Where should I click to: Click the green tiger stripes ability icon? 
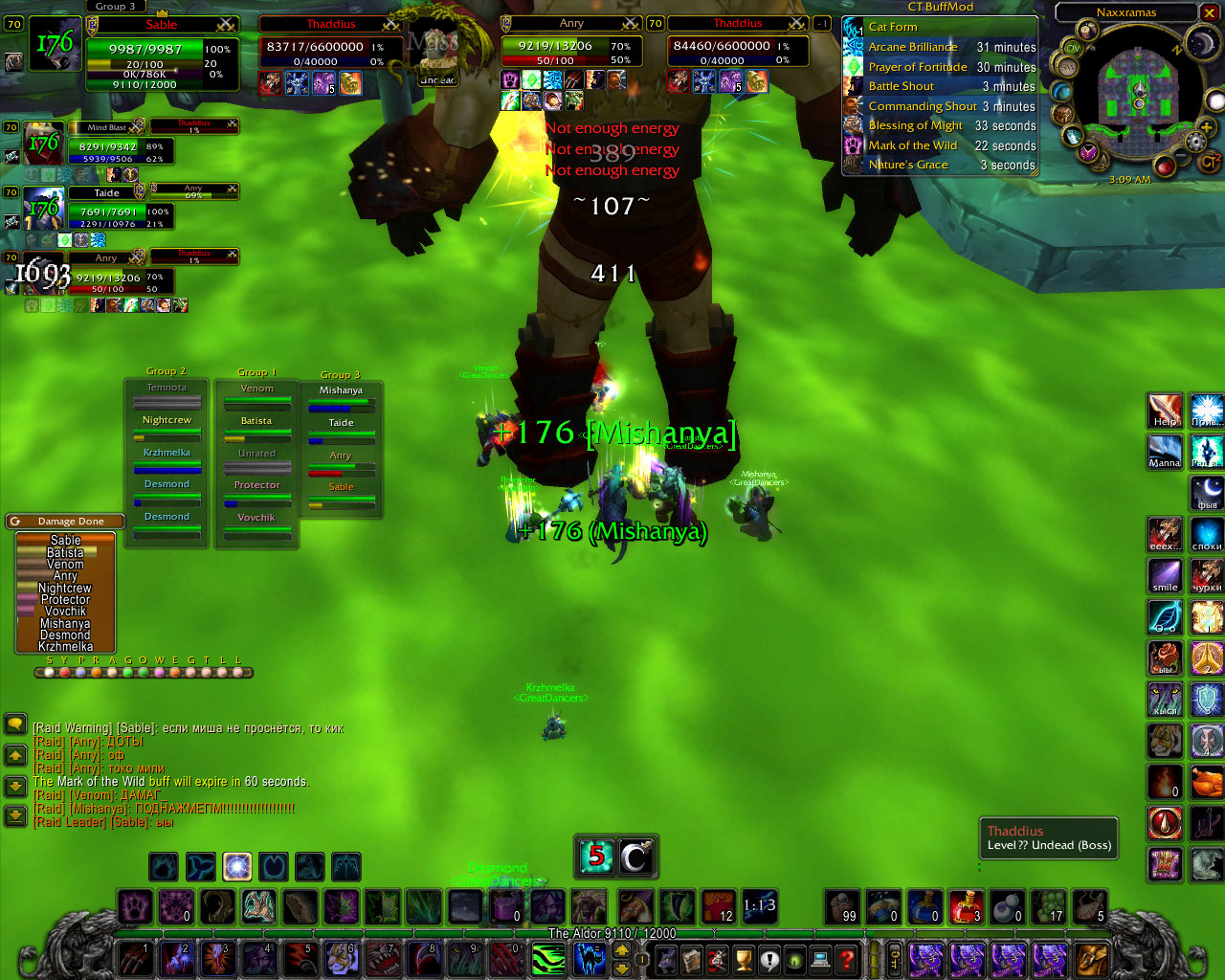pos(548,958)
